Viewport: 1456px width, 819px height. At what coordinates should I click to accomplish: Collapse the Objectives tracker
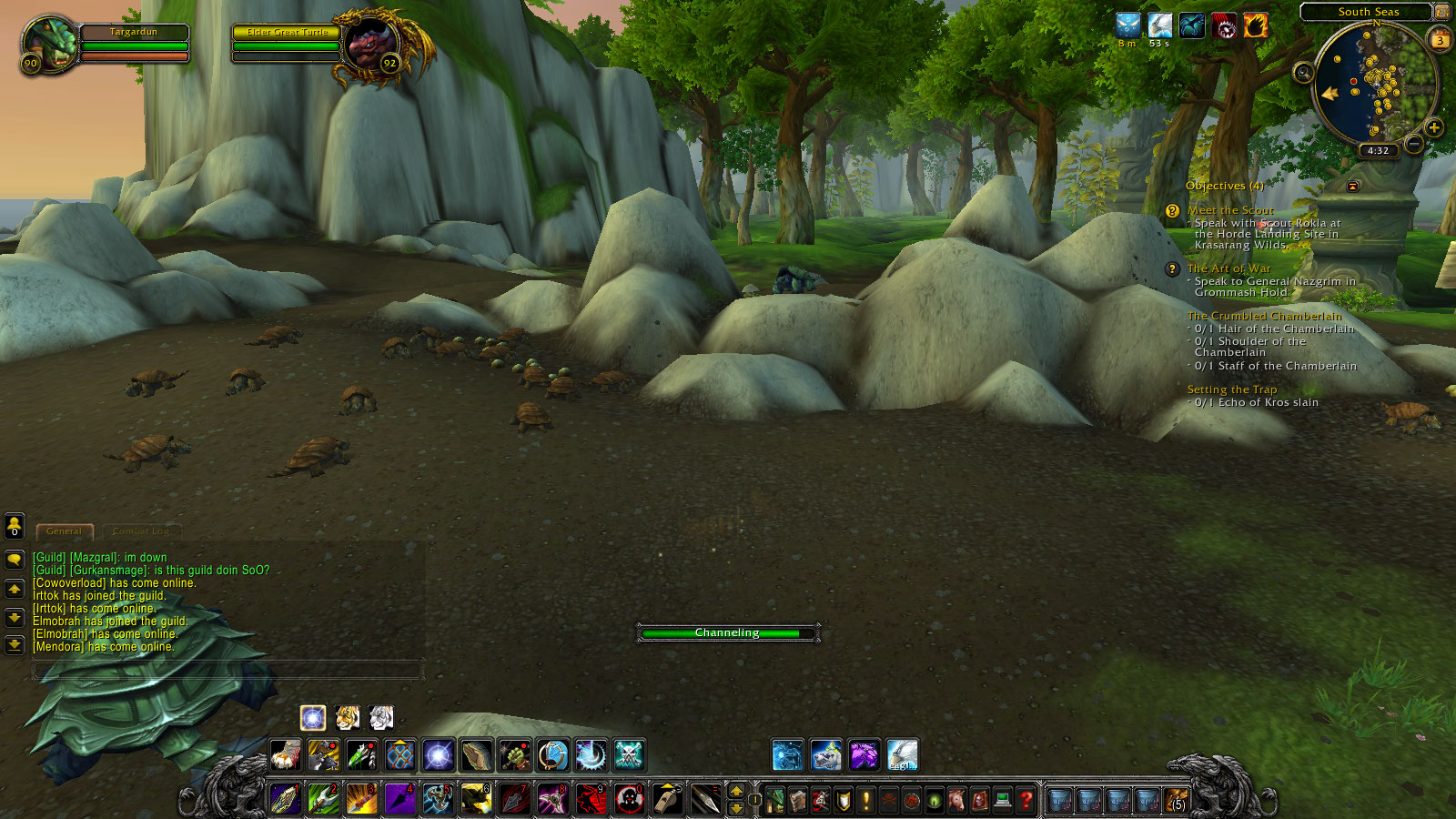[1353, 187]
